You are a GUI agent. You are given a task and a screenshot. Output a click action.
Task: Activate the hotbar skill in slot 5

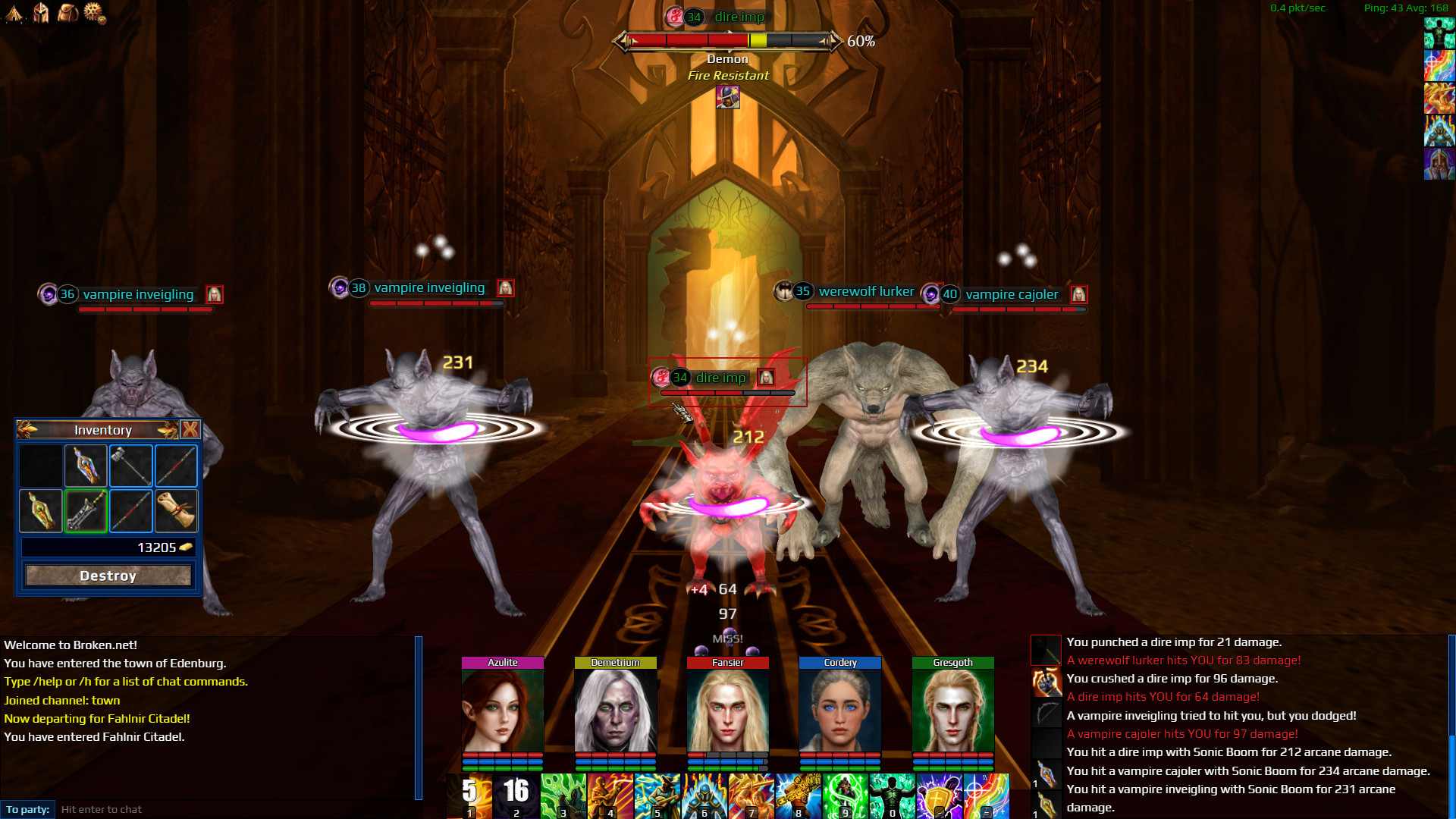tap(657, 795)
